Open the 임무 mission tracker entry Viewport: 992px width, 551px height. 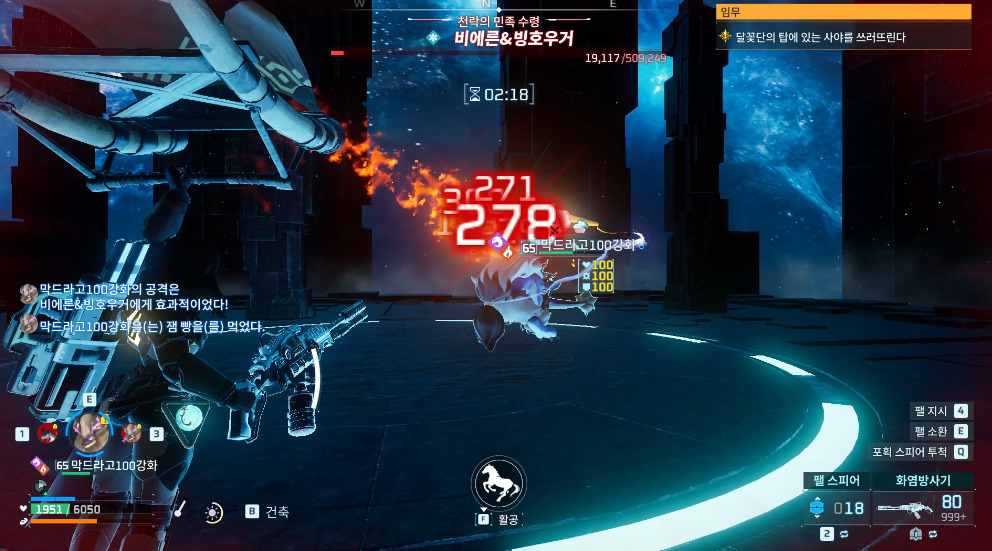click(844, 37)
